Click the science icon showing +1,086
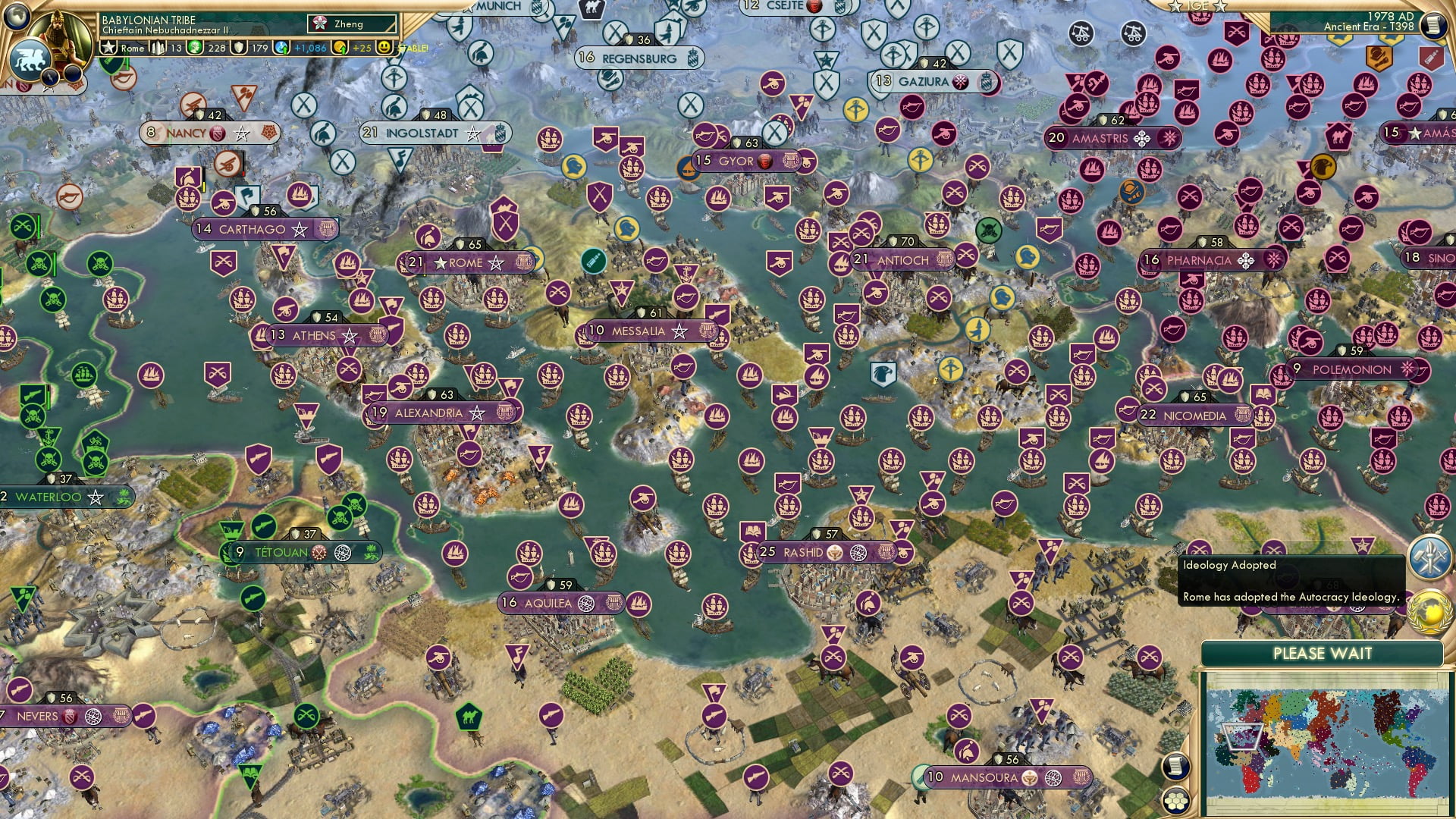Image resolution: width=1456 pixels, height=819 pixels. (x=282, y=47)
